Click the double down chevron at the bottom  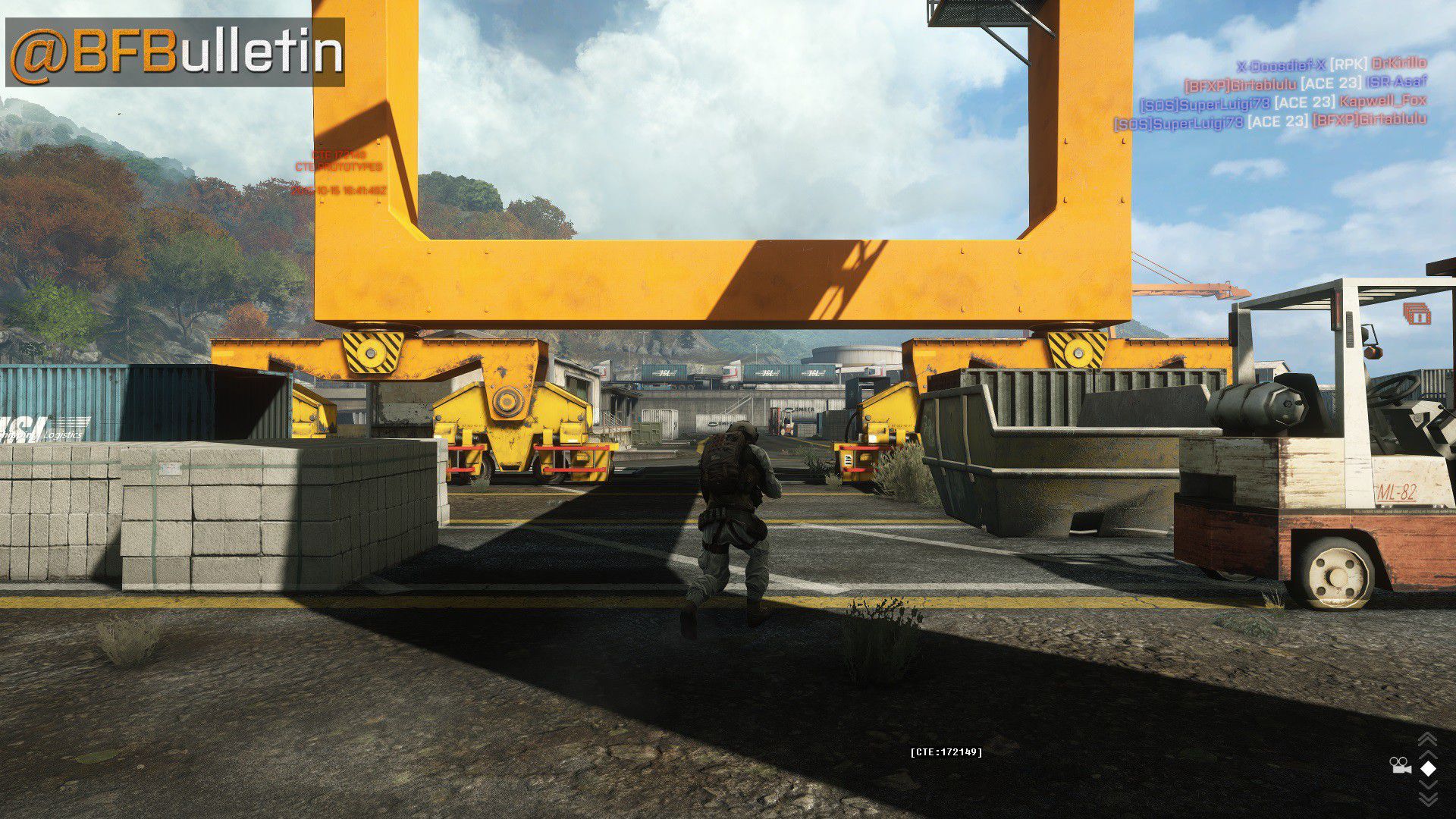tap(1428, 799)
